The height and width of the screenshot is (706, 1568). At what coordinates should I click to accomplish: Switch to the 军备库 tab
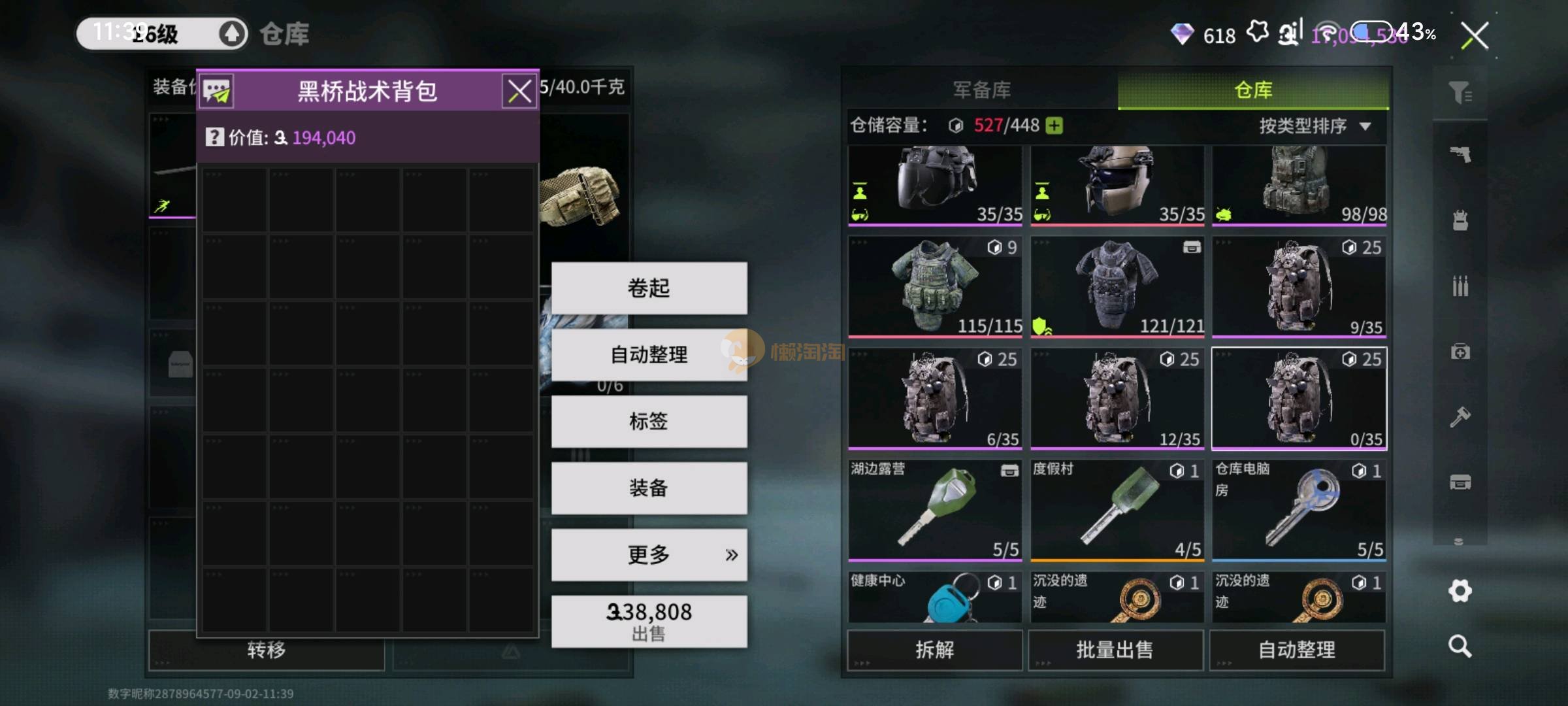981,90
